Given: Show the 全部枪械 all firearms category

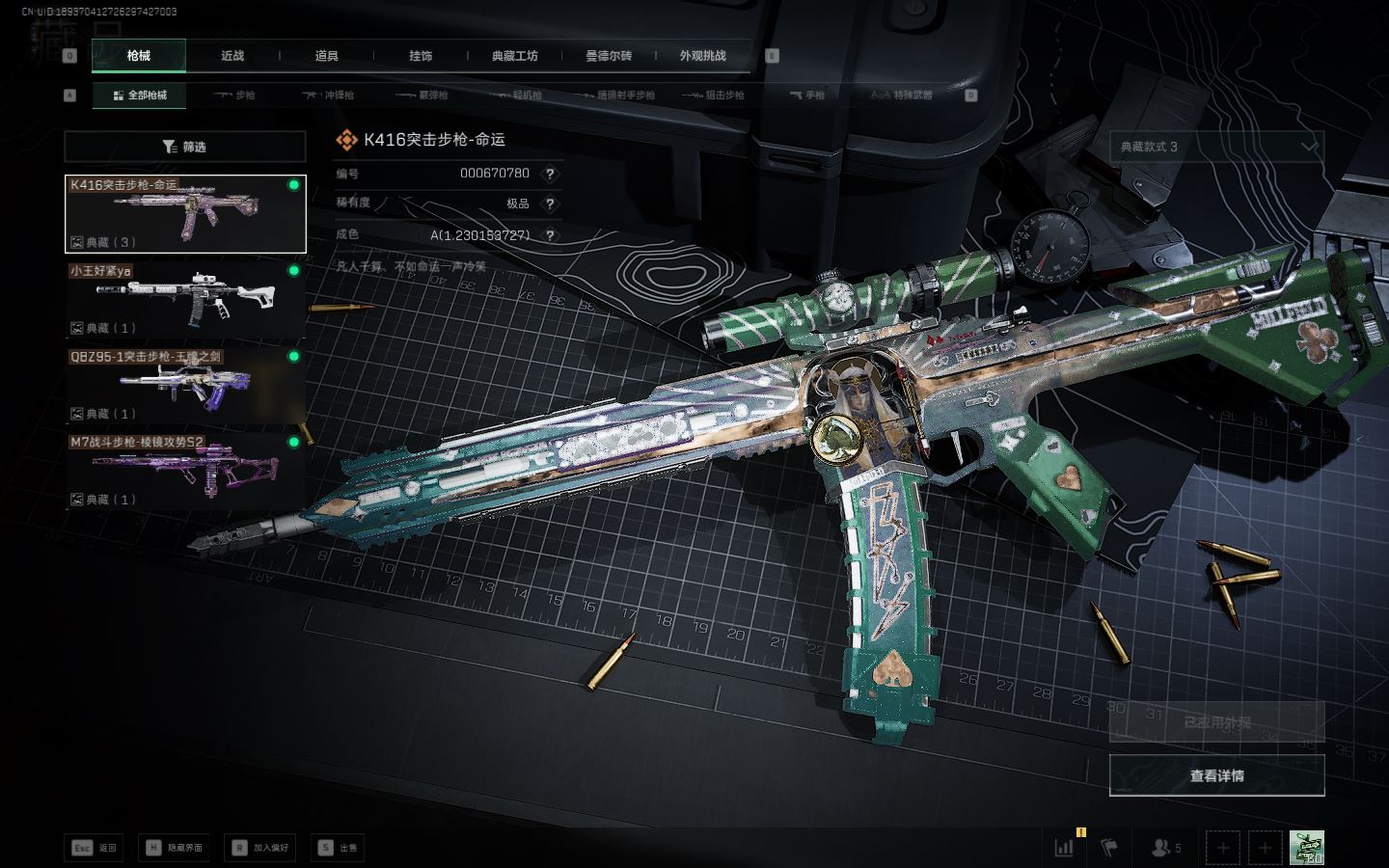Looking at the screenshot, I should tap(140, 95).
